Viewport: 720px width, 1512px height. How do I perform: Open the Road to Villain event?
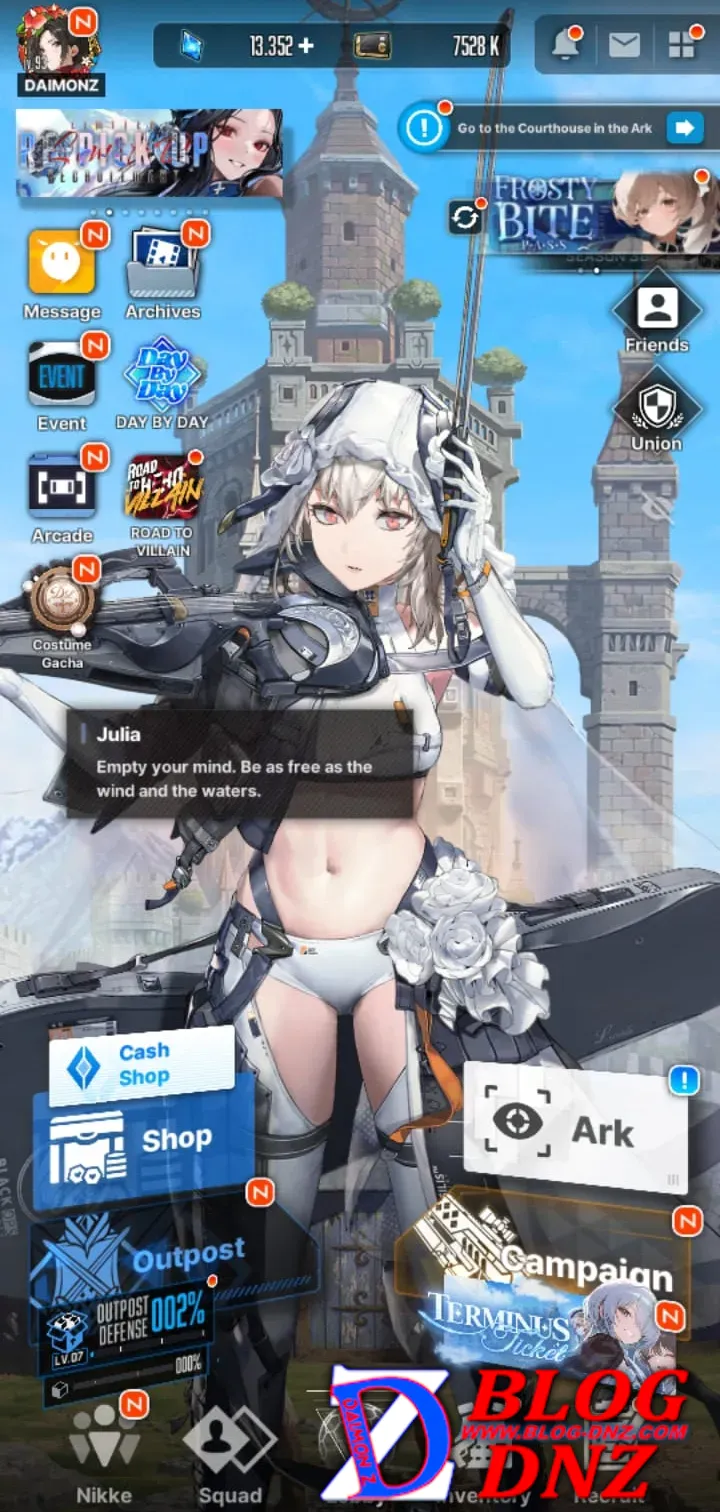(x=162, y=488)
